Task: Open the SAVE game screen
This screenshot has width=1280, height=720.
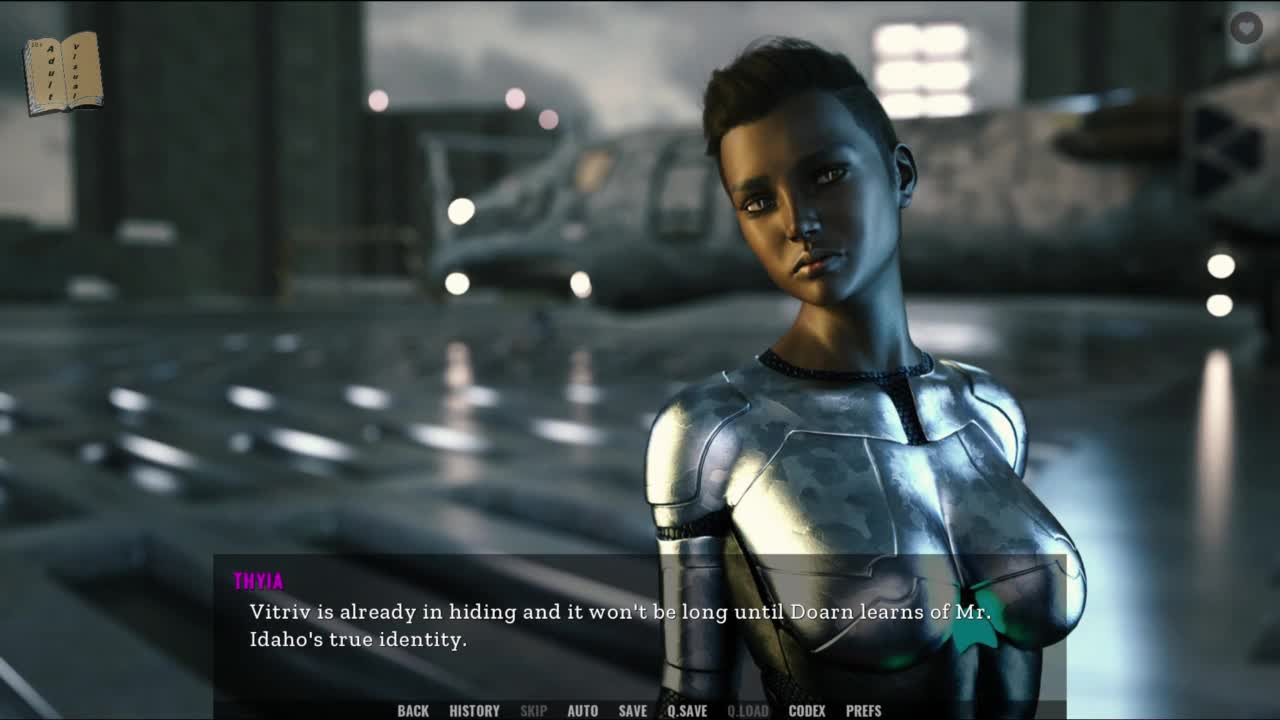Action: (x=632, y=711)
